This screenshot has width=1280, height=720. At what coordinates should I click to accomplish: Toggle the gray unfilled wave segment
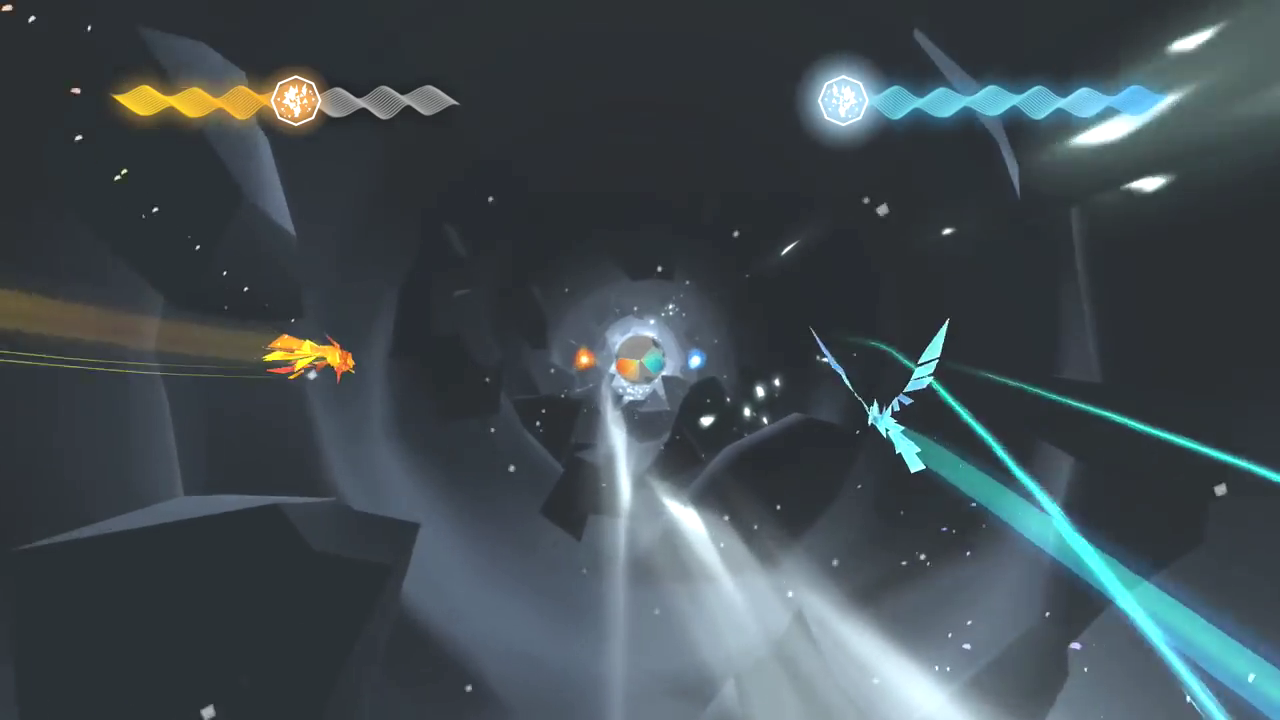[390, 100]
